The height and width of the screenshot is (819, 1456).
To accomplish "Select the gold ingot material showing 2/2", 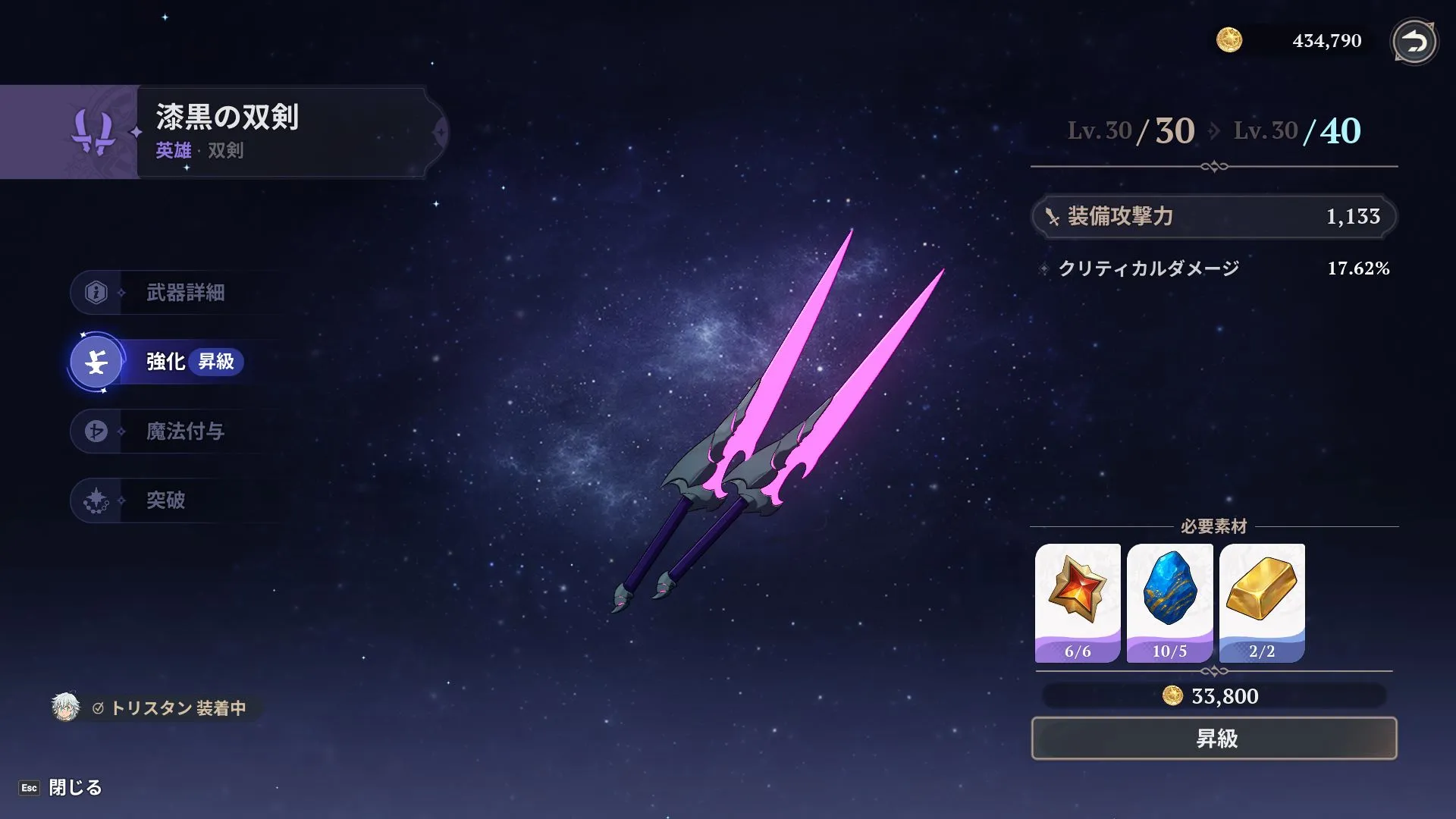I will click(1263, 601).
